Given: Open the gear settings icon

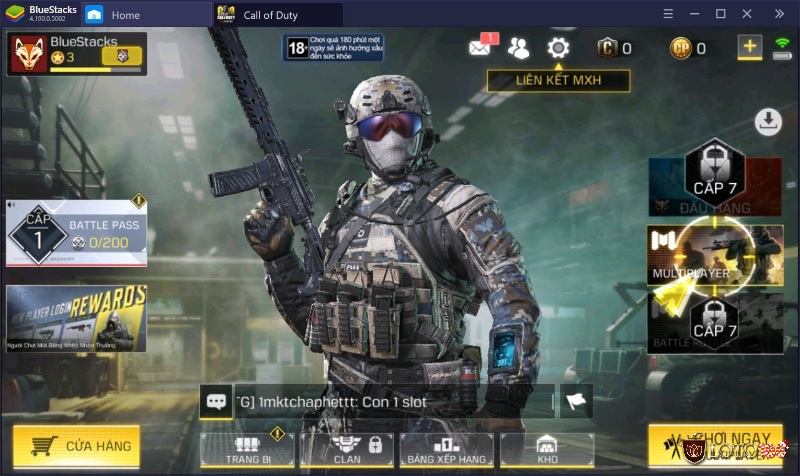Looking at the screenshot, I should (x=558, y=48).
